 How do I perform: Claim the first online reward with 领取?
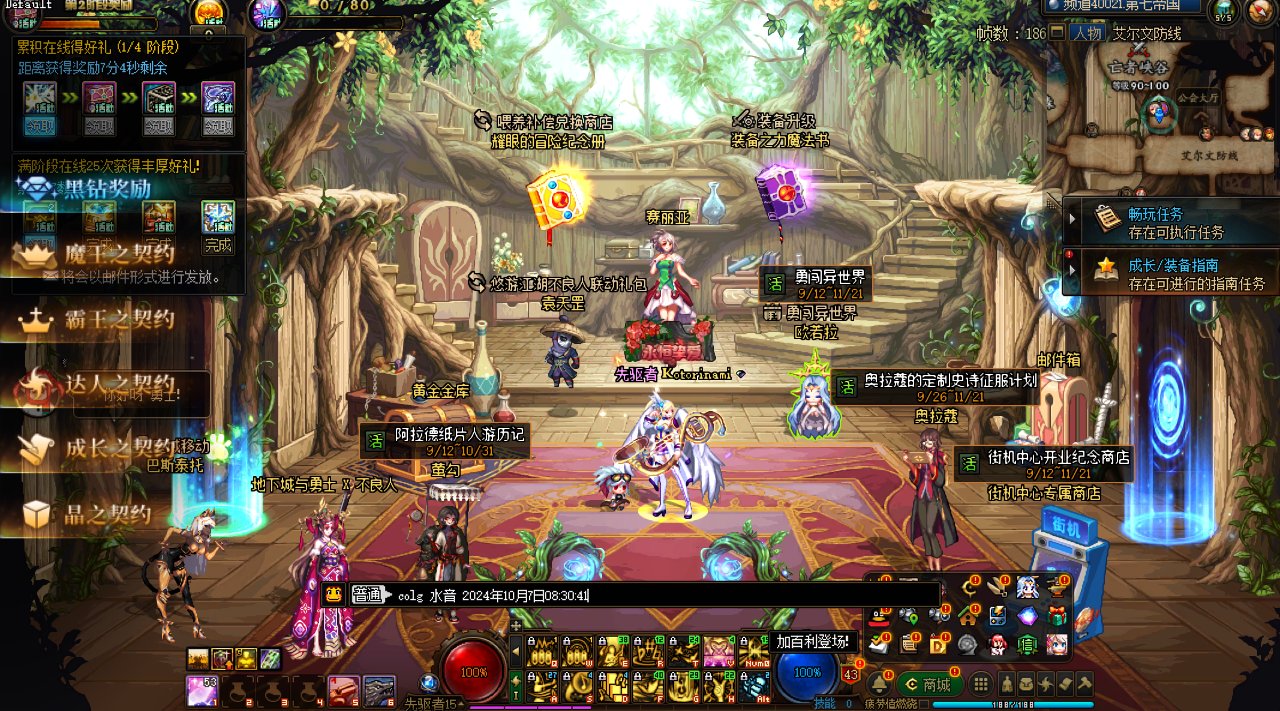pyautogui.click(x=40, y=126)
